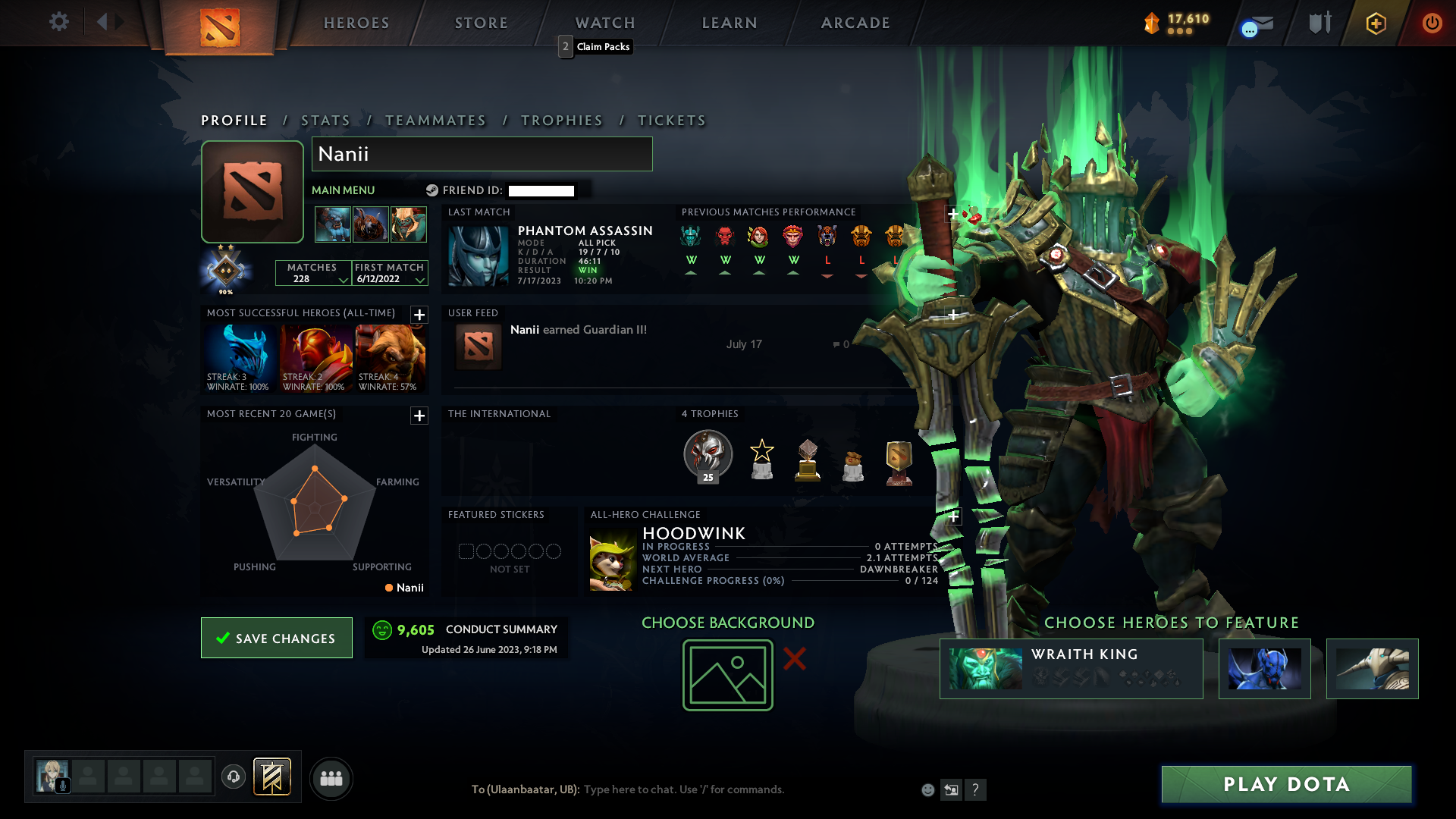Select the background image picker icon
This screenshot has height=819, width=1456.
727,674
